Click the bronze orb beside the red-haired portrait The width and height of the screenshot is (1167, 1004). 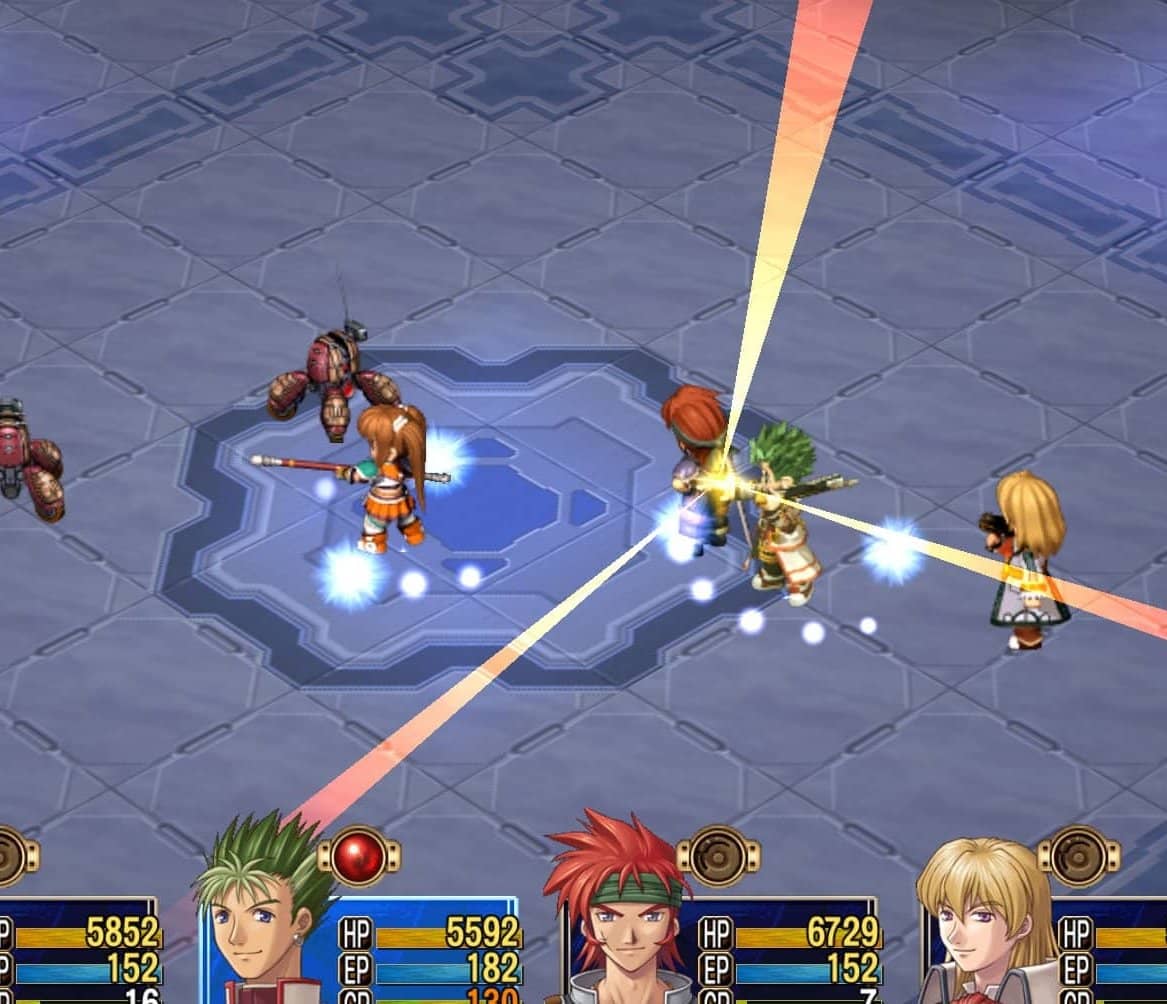[x=718, y=856]
